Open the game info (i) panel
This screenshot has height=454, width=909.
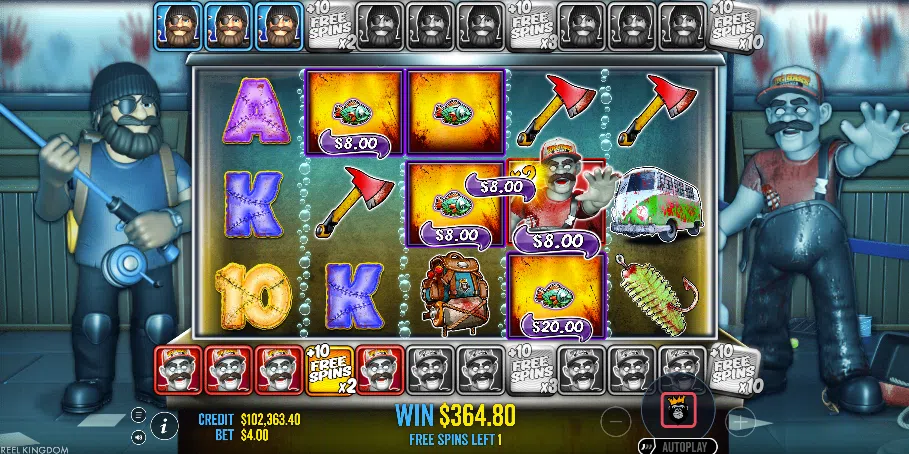[164, 426]
